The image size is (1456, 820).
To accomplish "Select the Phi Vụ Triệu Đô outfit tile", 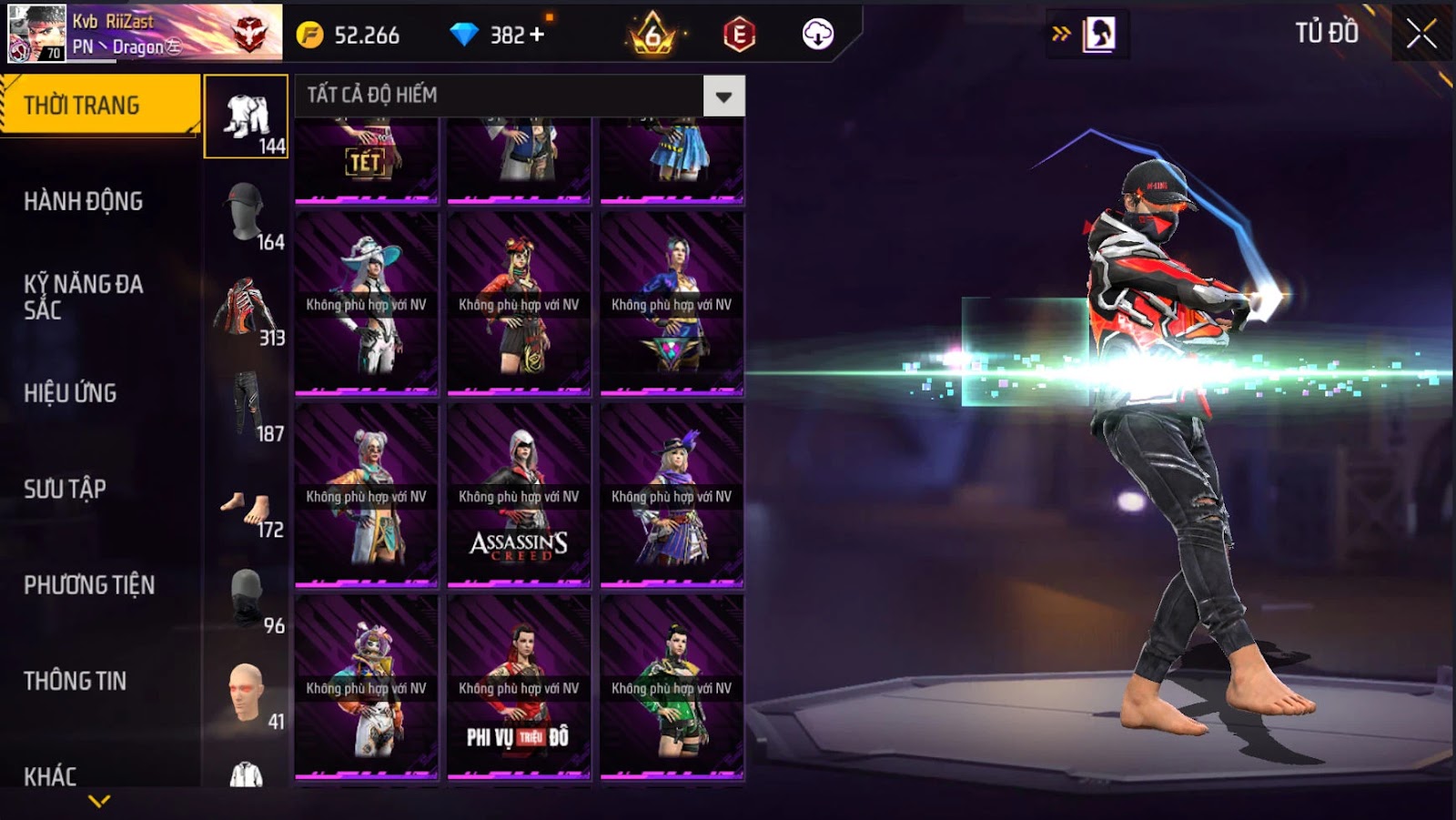I will (519, 687).
